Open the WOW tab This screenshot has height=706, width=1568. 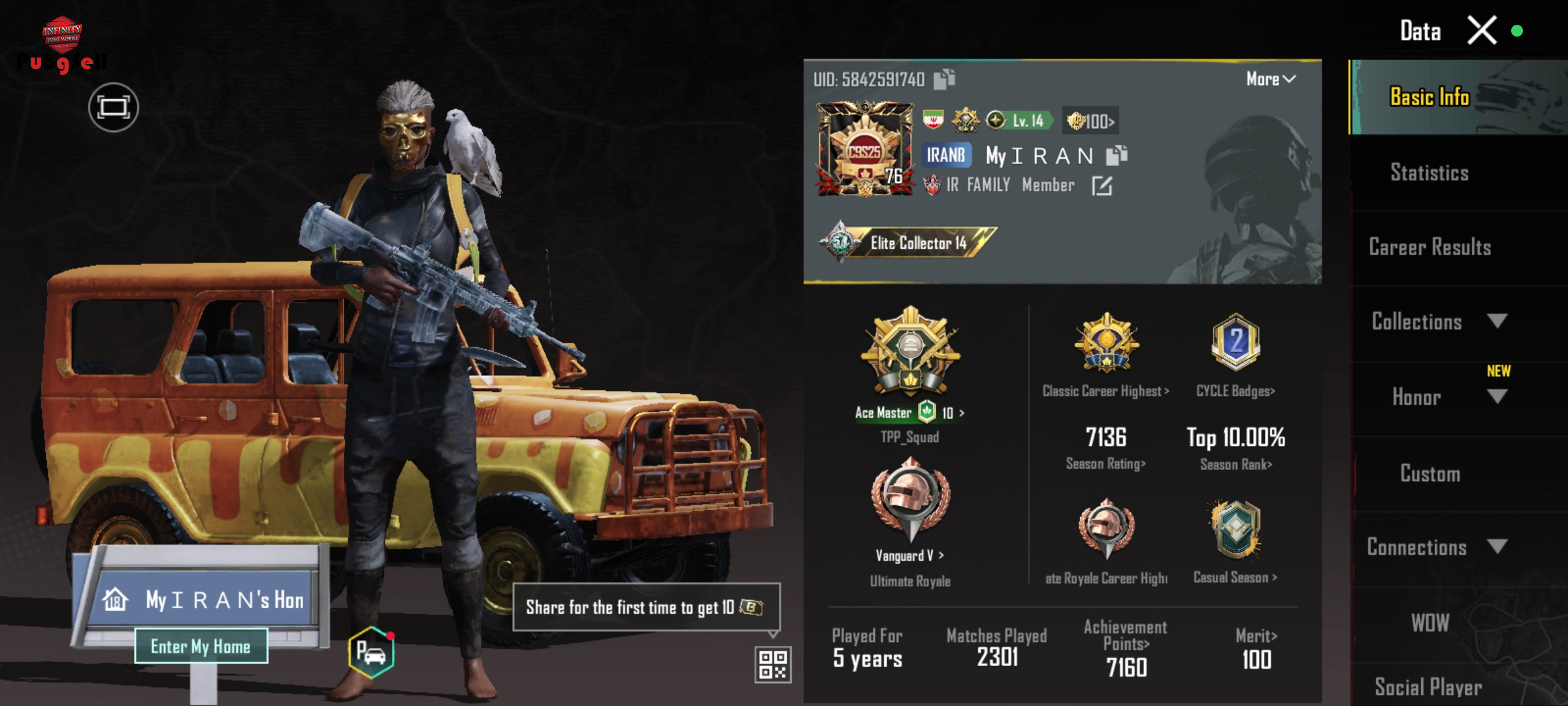click(x=1429, y=622)
